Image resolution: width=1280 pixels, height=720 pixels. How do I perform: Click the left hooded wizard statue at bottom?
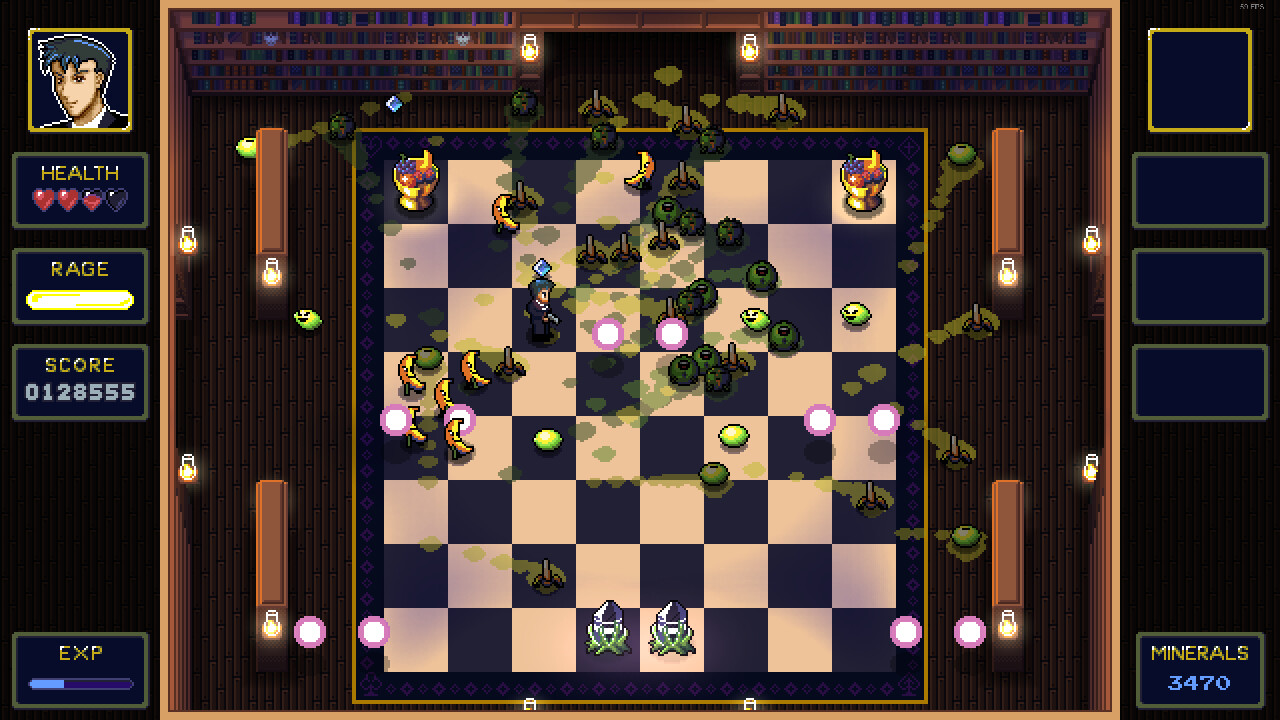(609, 628)
